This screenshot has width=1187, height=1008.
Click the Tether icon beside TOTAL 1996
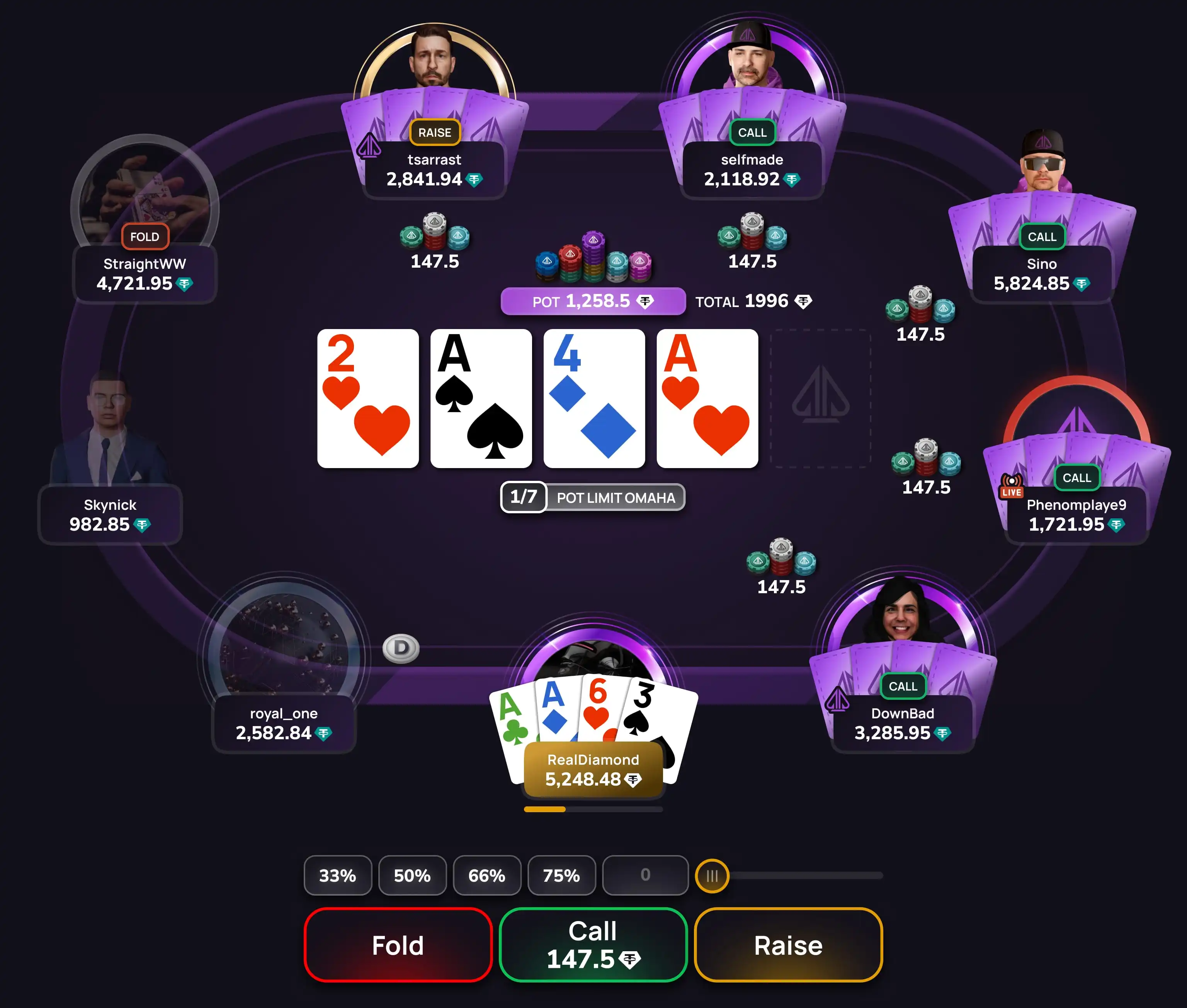click(804, 301)
